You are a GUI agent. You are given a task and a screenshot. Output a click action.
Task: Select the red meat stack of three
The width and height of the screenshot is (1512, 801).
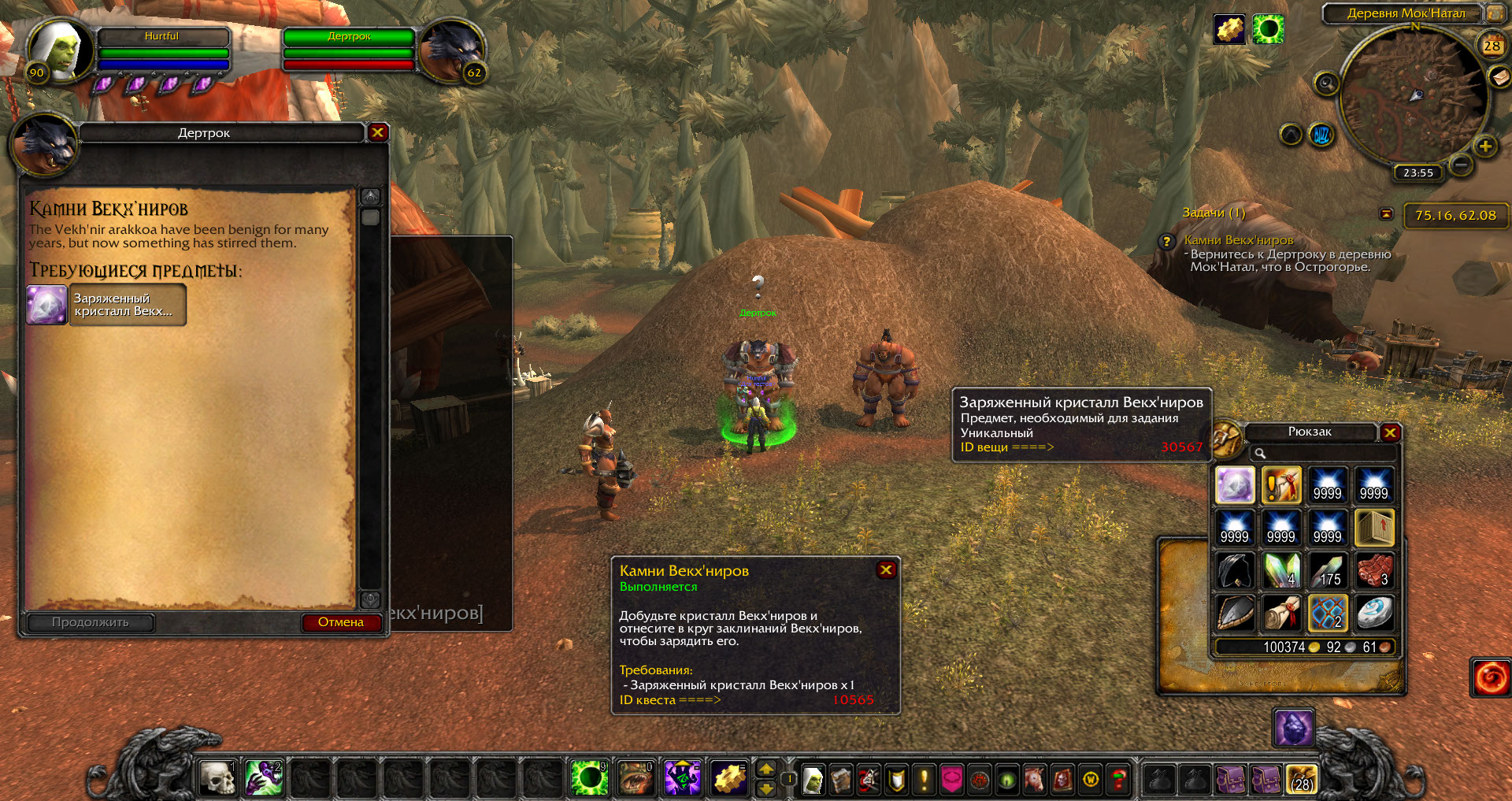pyautogui.click(x=1373, y=570)
